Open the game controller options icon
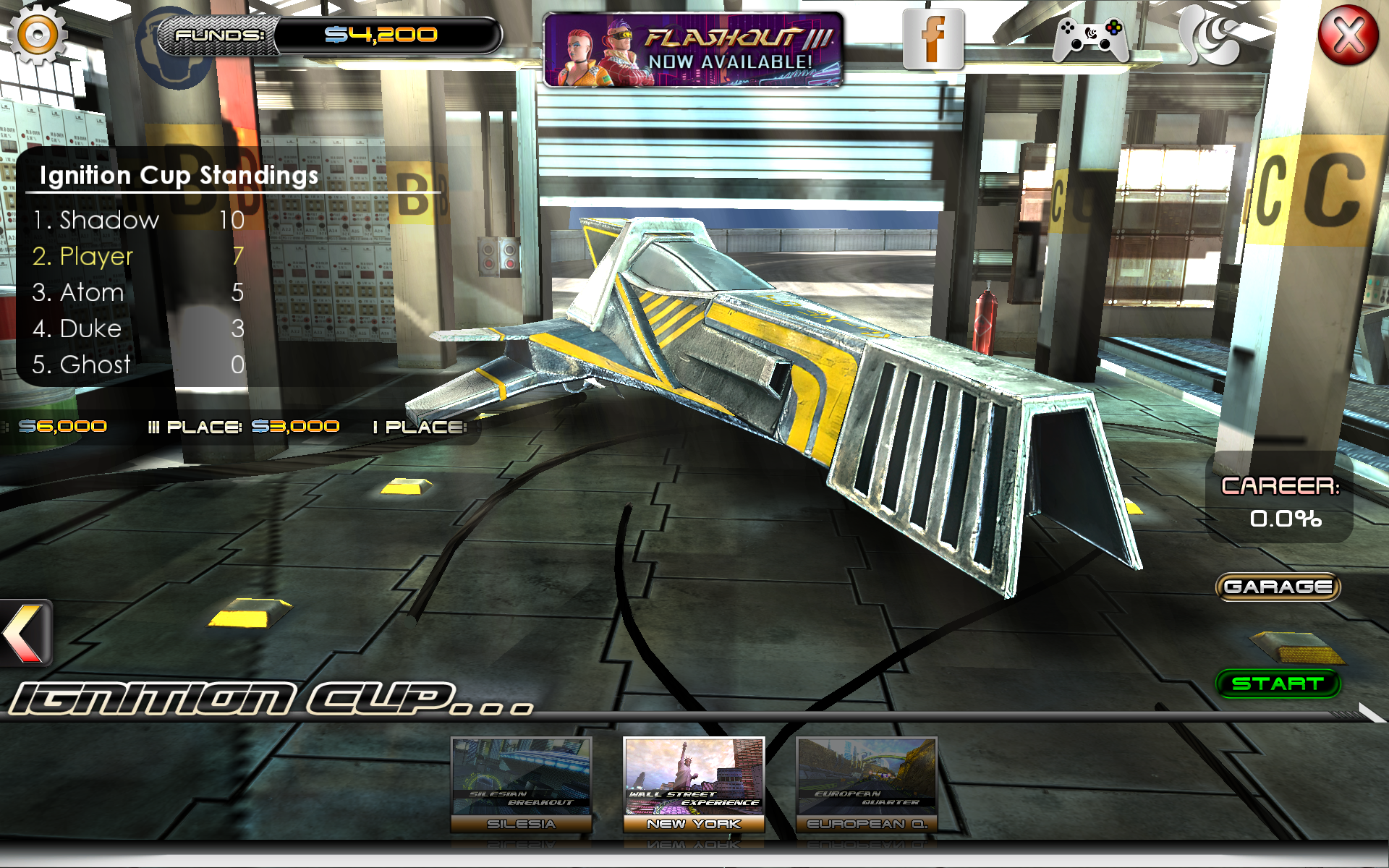This screenshot has height=868, width=1389. (1090, 39)
